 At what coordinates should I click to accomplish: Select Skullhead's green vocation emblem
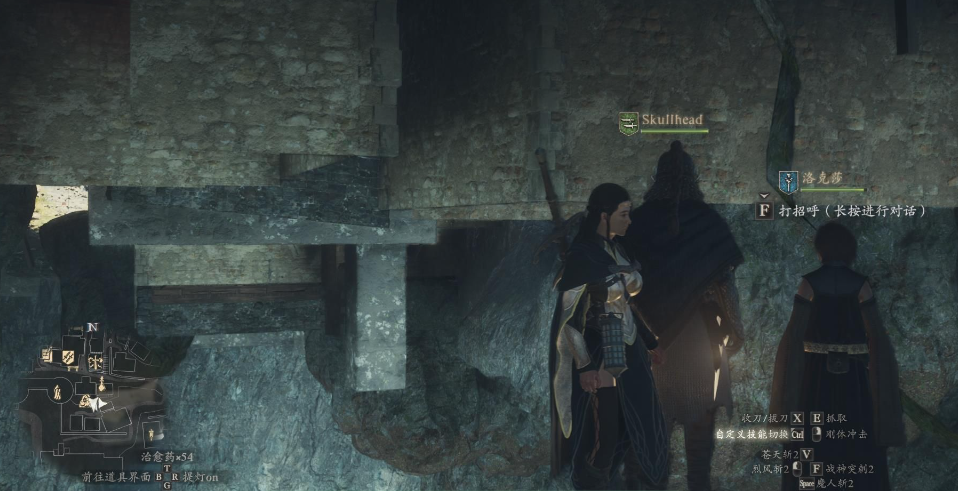[628, 122]
